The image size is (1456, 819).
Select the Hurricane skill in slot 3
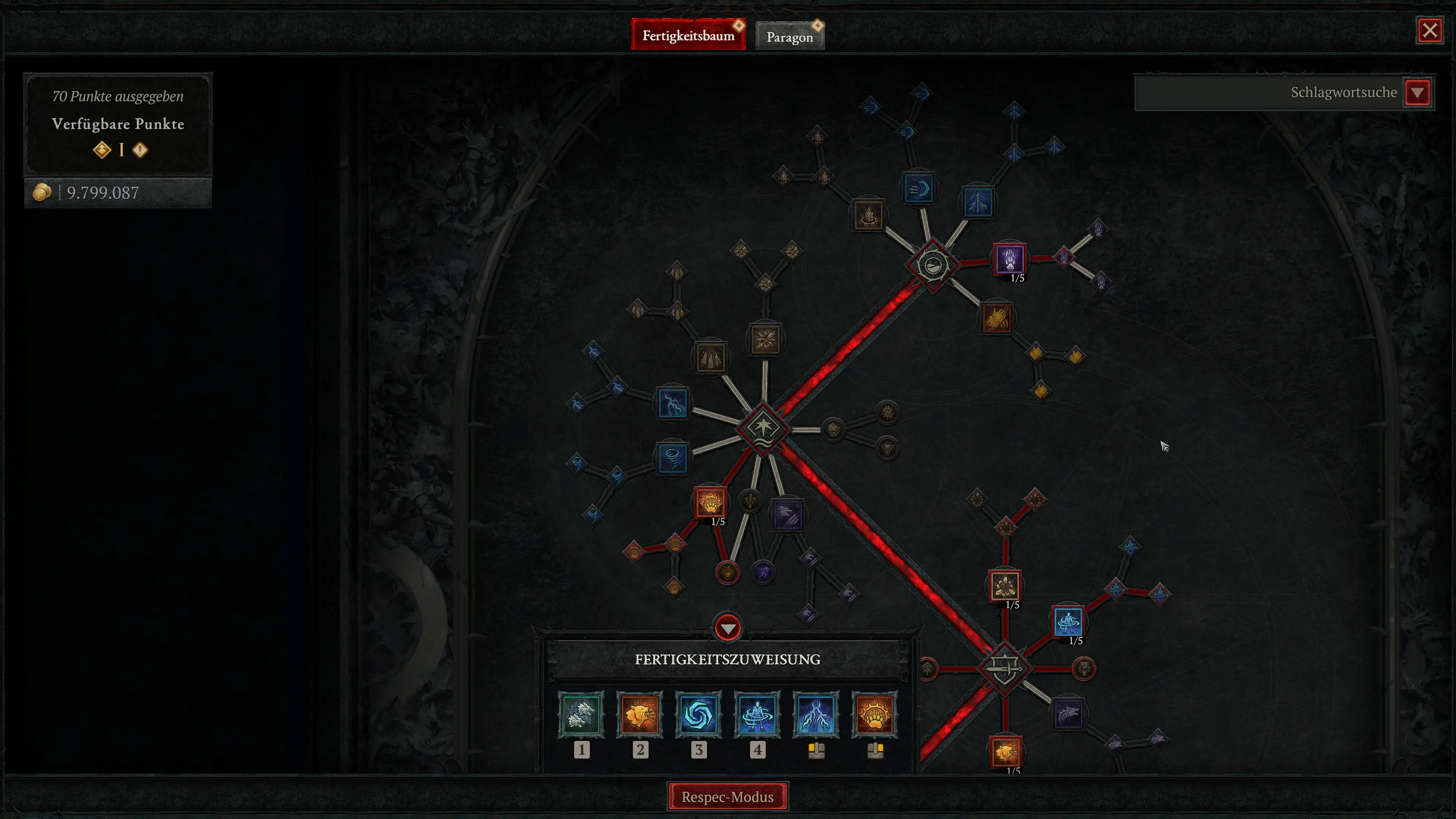tap(699, 715)
